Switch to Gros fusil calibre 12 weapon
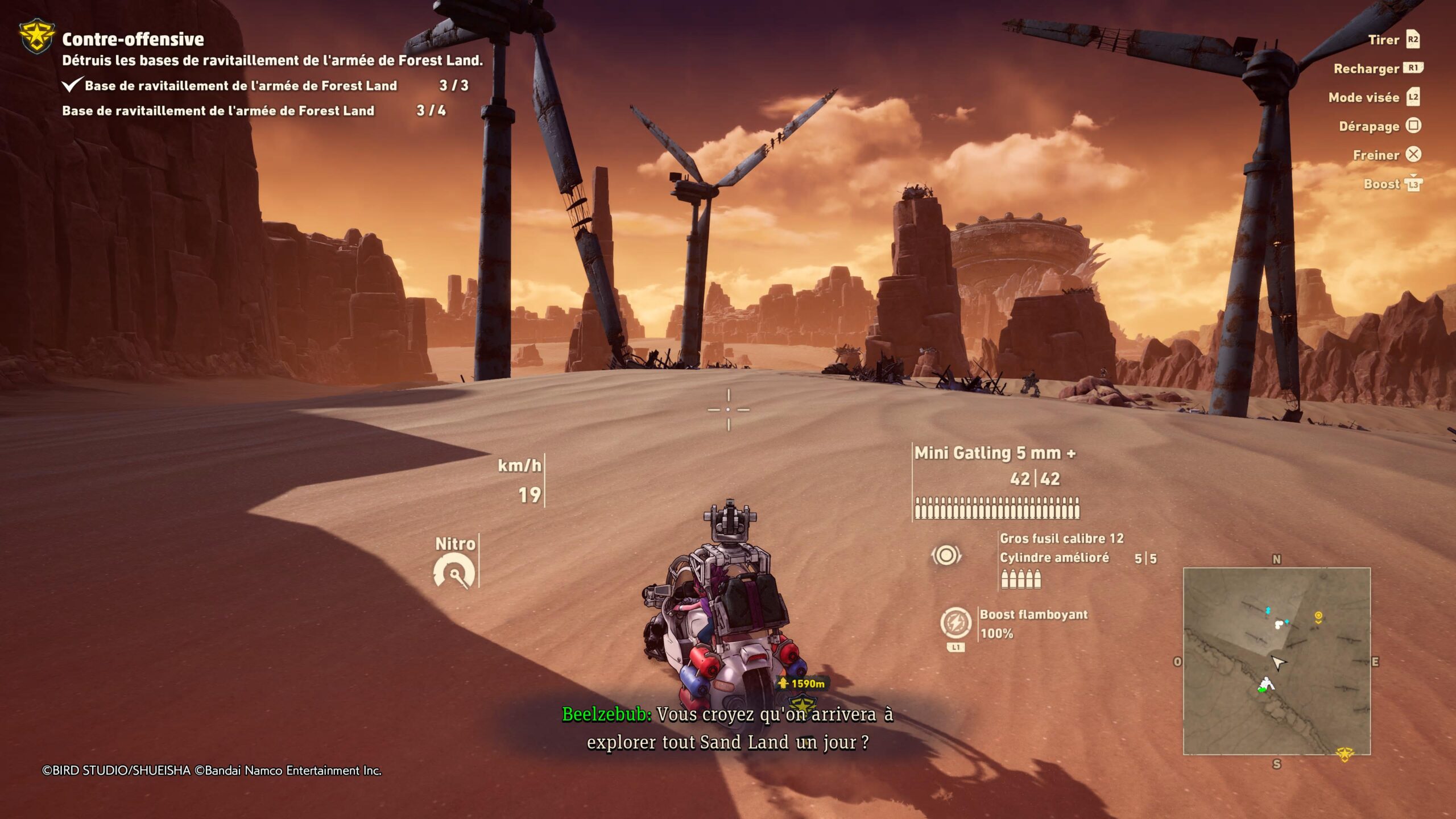This screenshot has width=1456, height=819. click(1061, 539)
